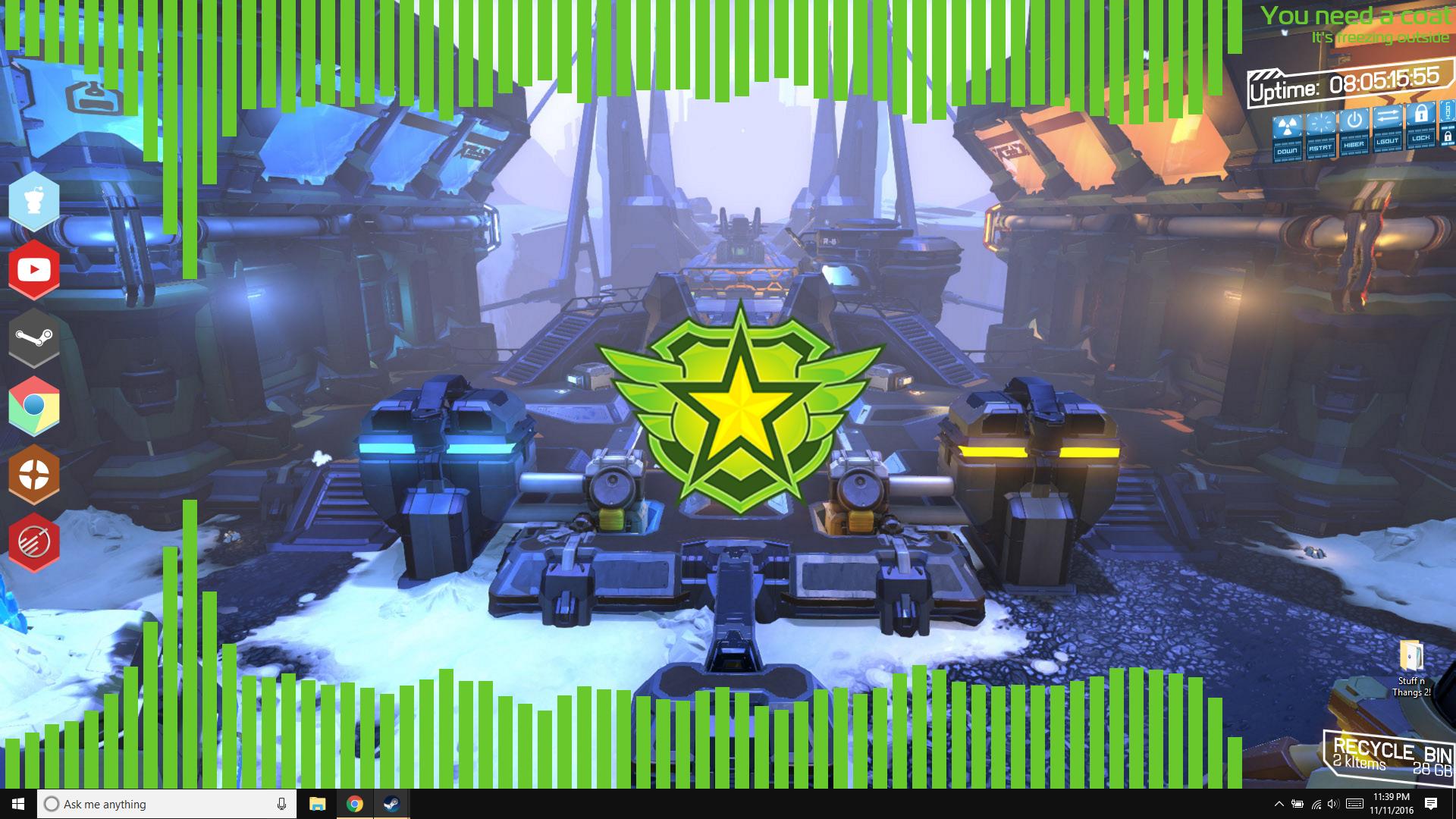Mute audio via the speaker tray icon
The image size is (1456, 819).
[1332, 804]
